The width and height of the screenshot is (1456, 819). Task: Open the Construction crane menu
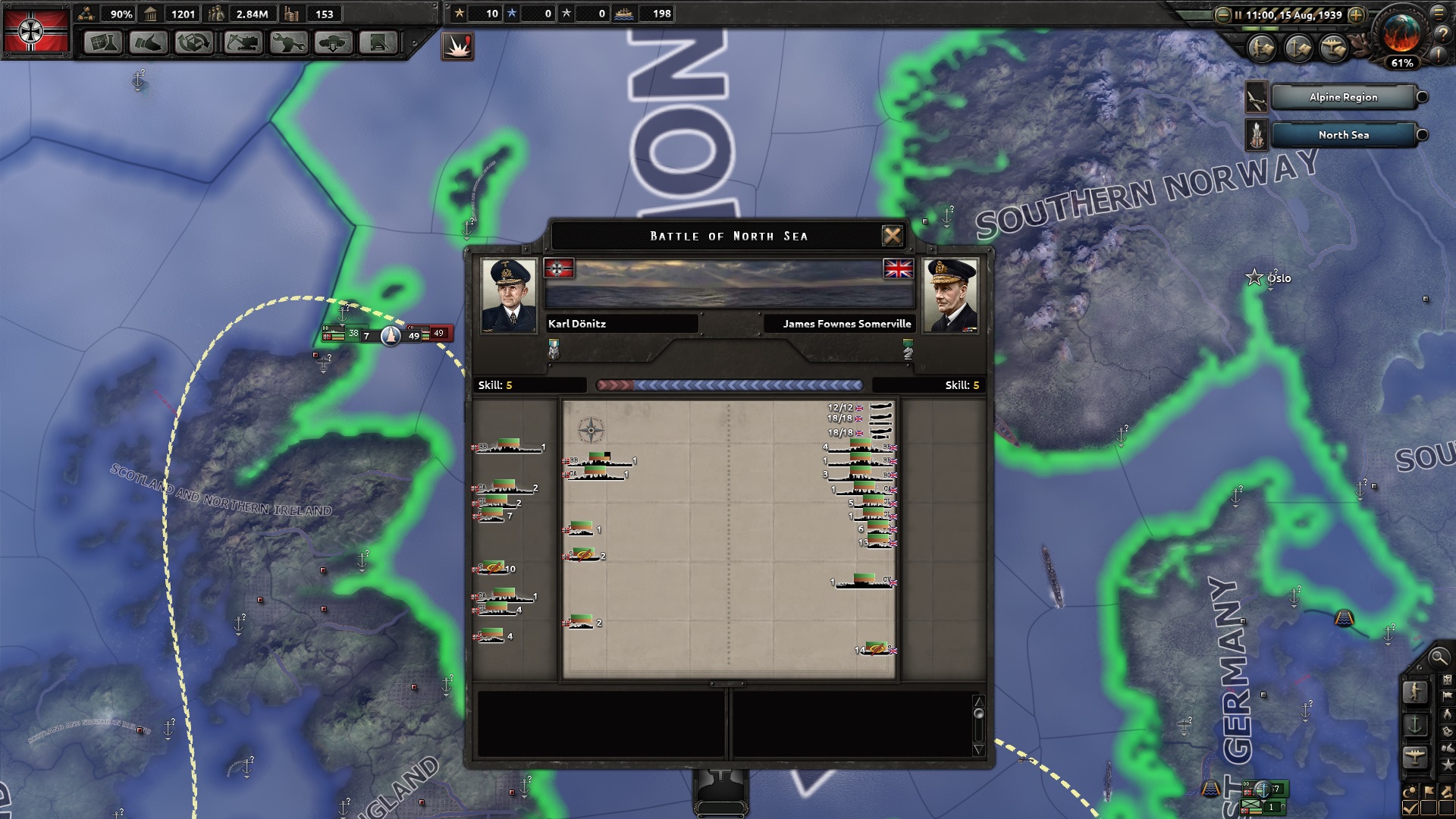(243, 43)
